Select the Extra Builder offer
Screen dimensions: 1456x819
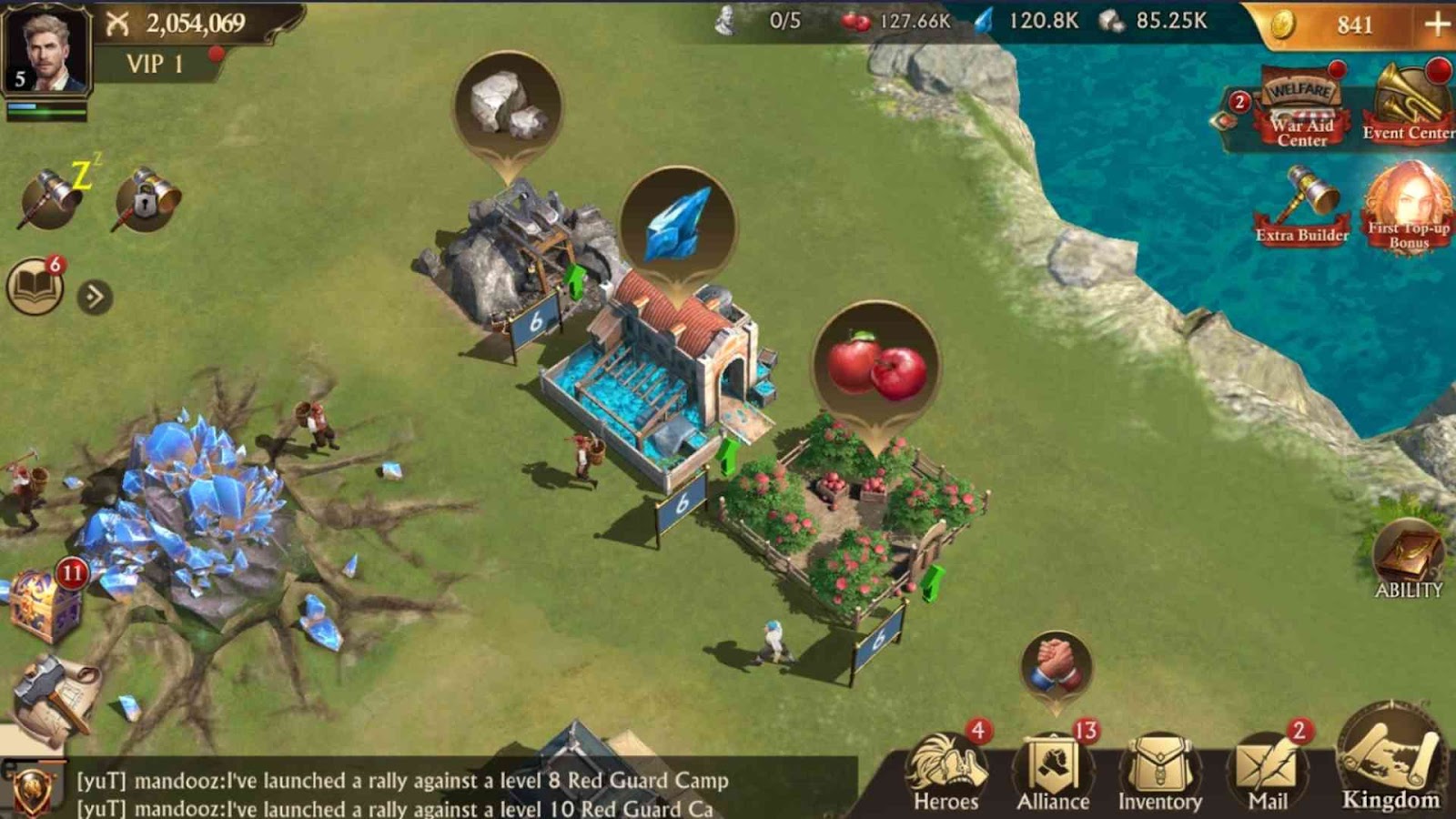pos(1303,207)
